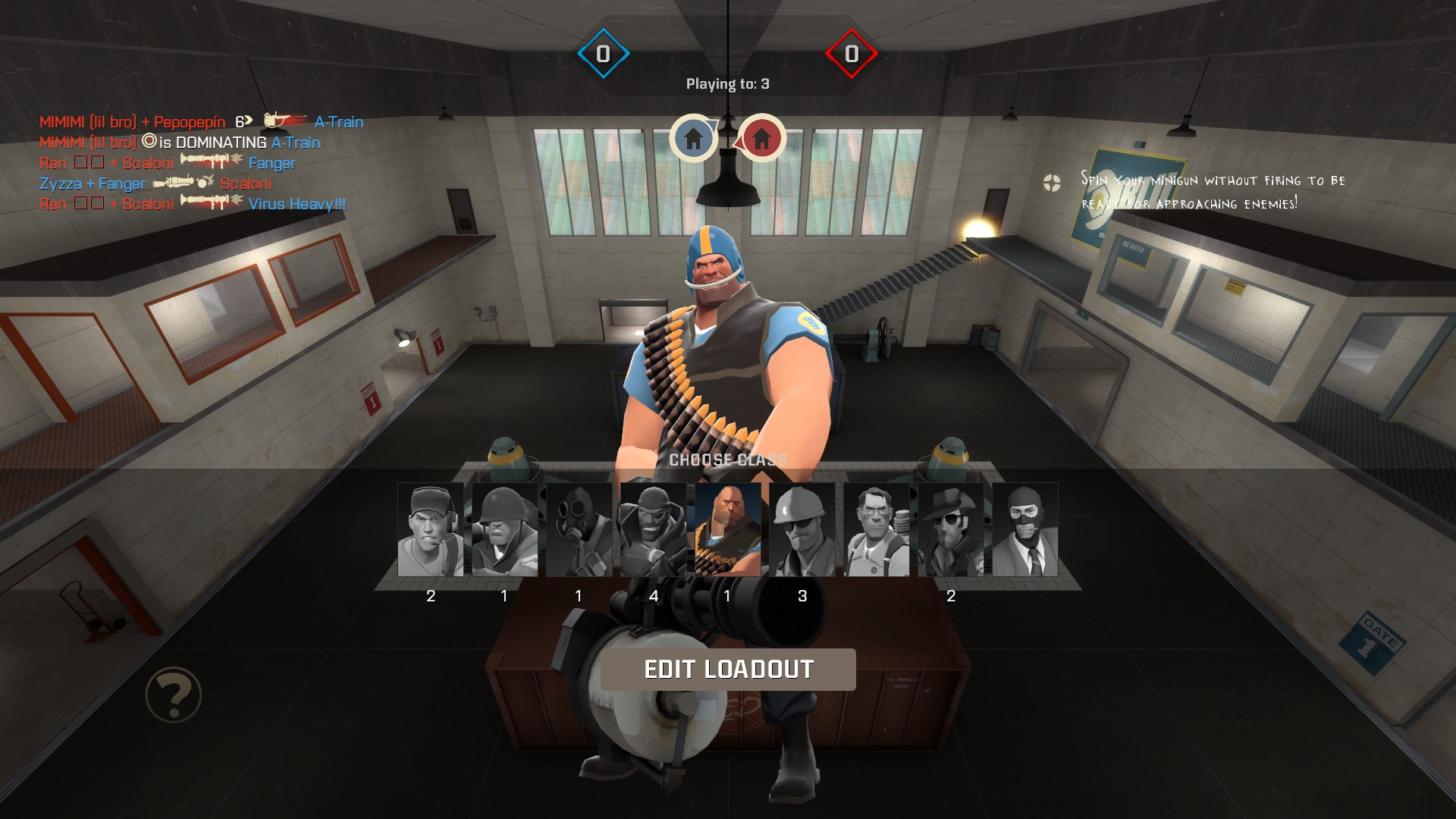1456x819 pixels.
Task: Click the Playing to: 3 label
Action: point(727,86)
